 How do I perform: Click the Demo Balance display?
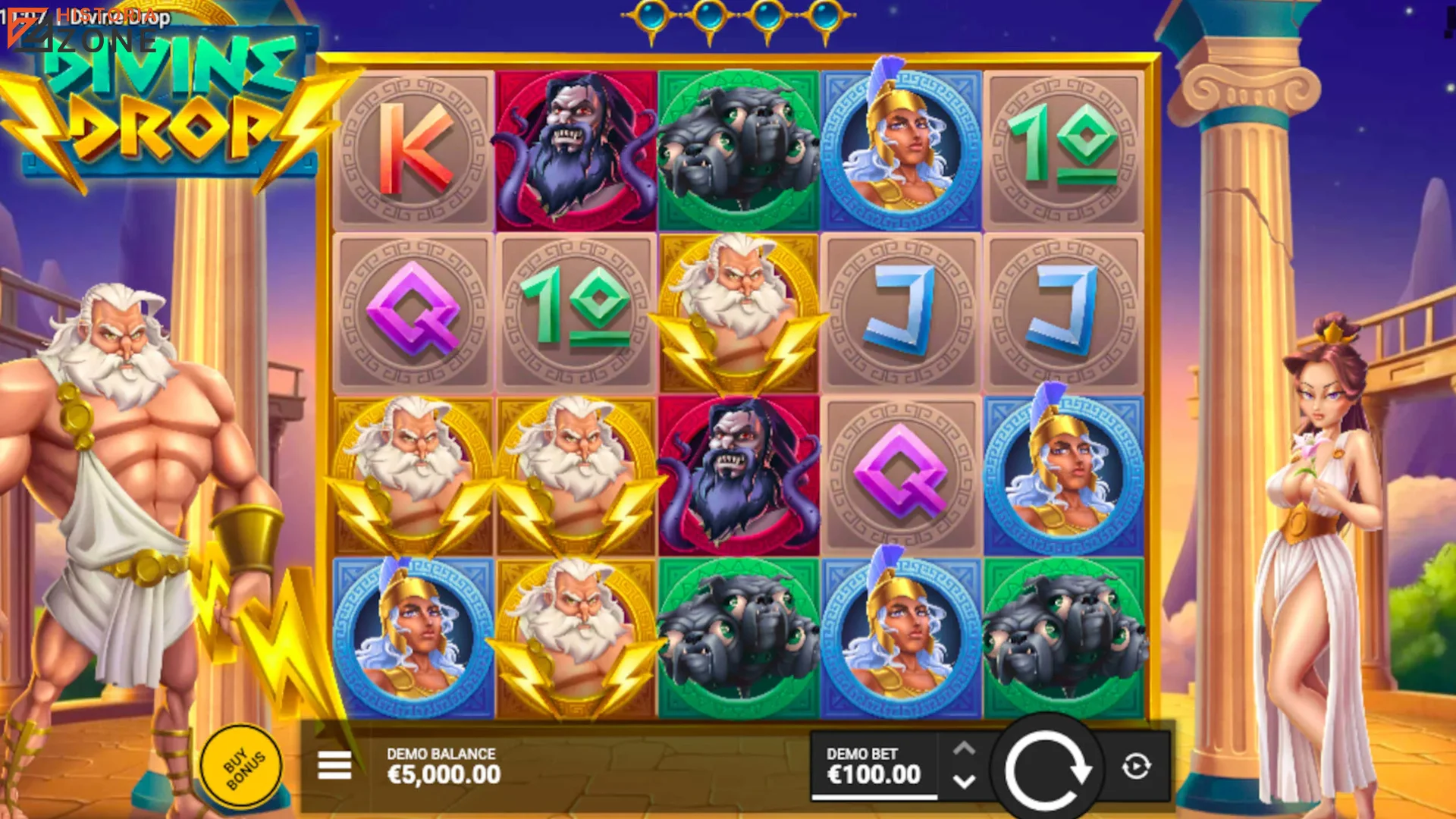(x=442, y=766)
